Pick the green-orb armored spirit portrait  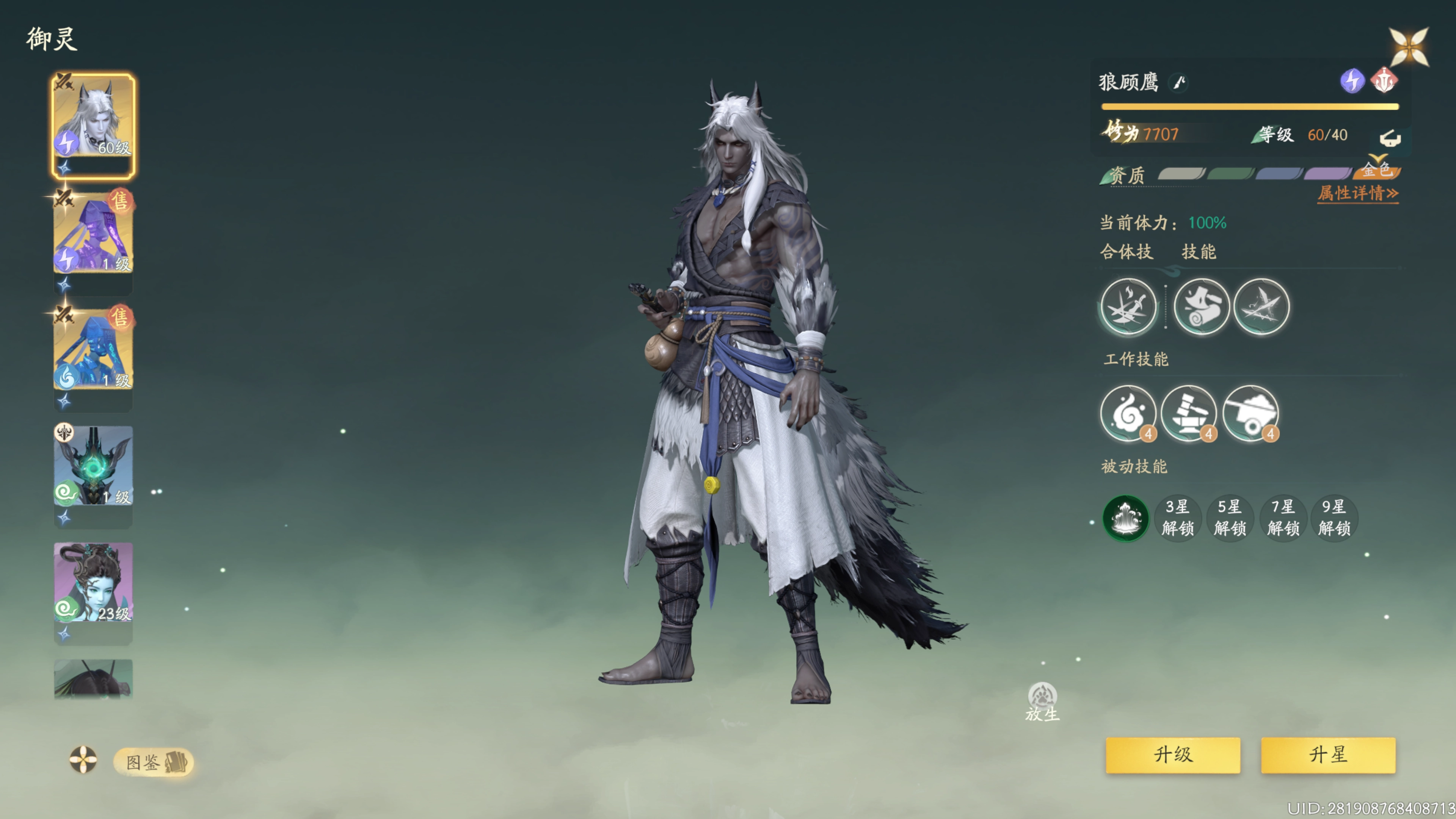pos(94,466)
